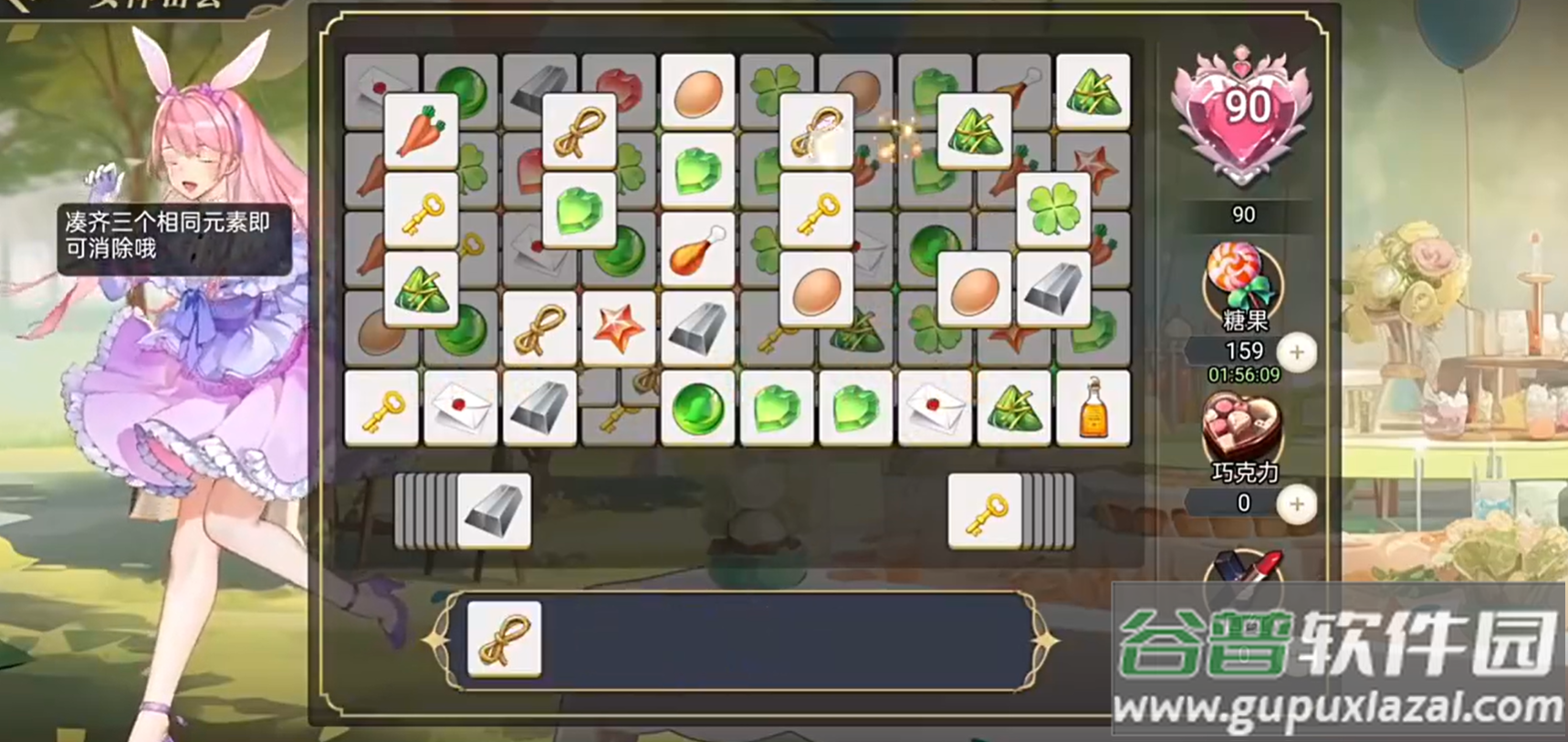The width and height of the screenshot is (1568, 742).
Task: Add more candy with the plus button
Action: (x=1296, y=352)
